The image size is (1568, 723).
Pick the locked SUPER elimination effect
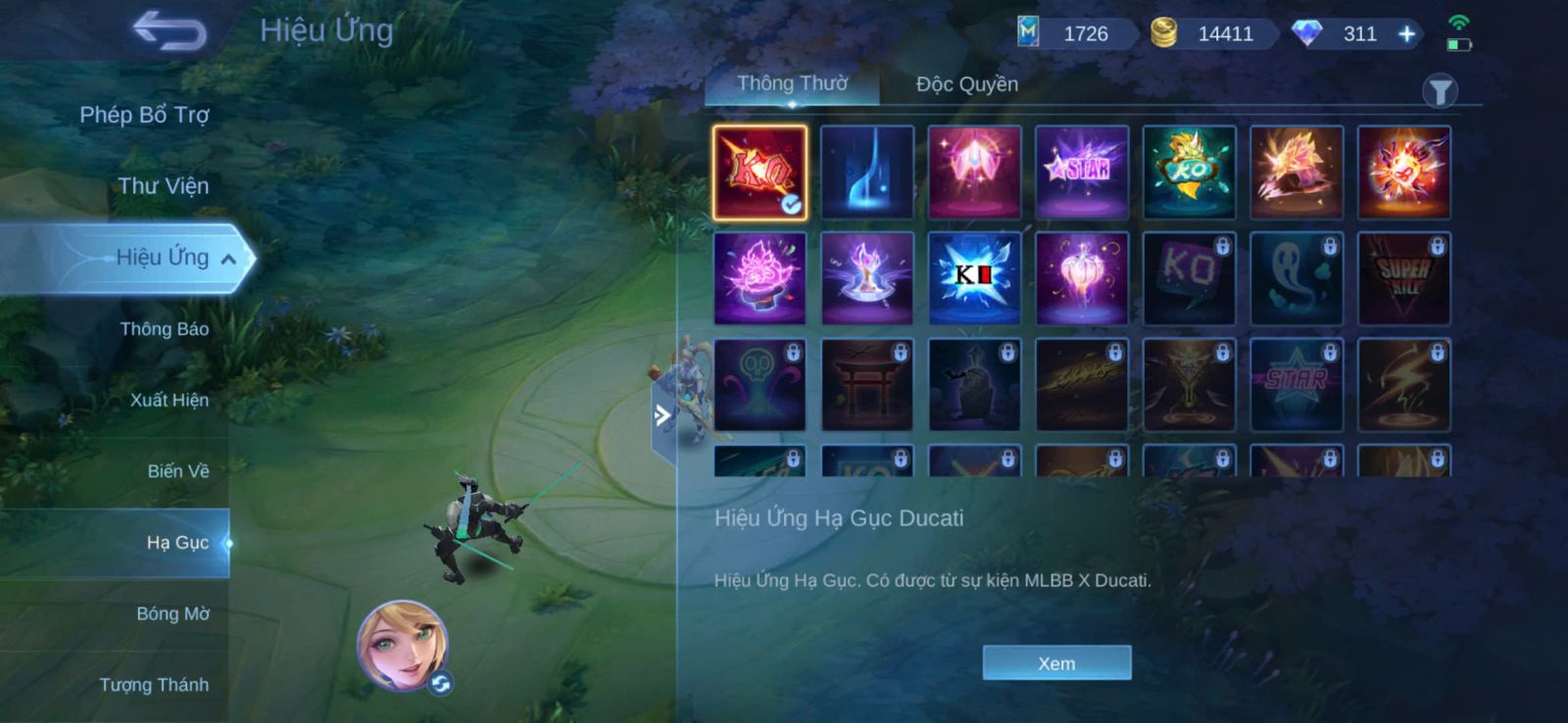pyautogui.click(x=1403, y=278)
